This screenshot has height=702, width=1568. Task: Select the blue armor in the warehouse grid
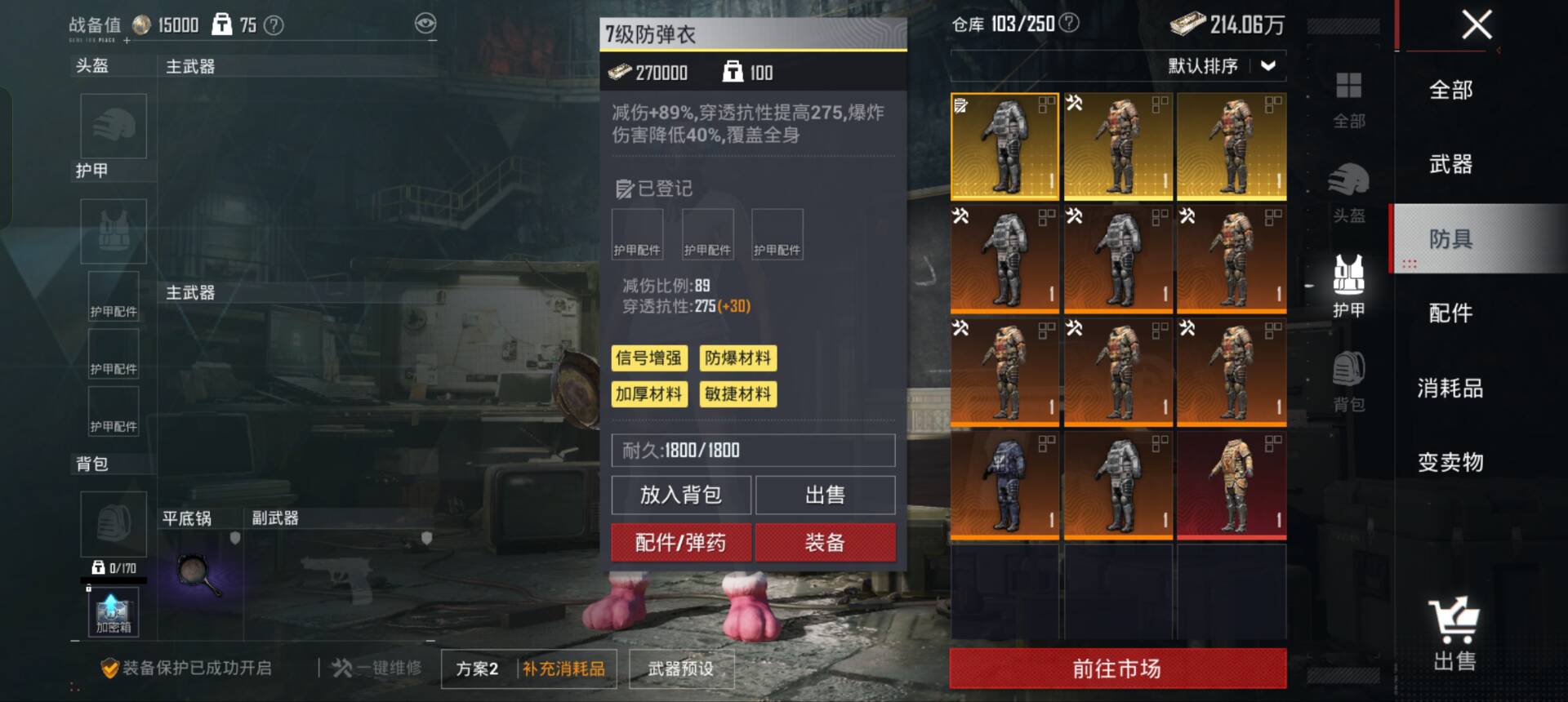point(1004,486)
